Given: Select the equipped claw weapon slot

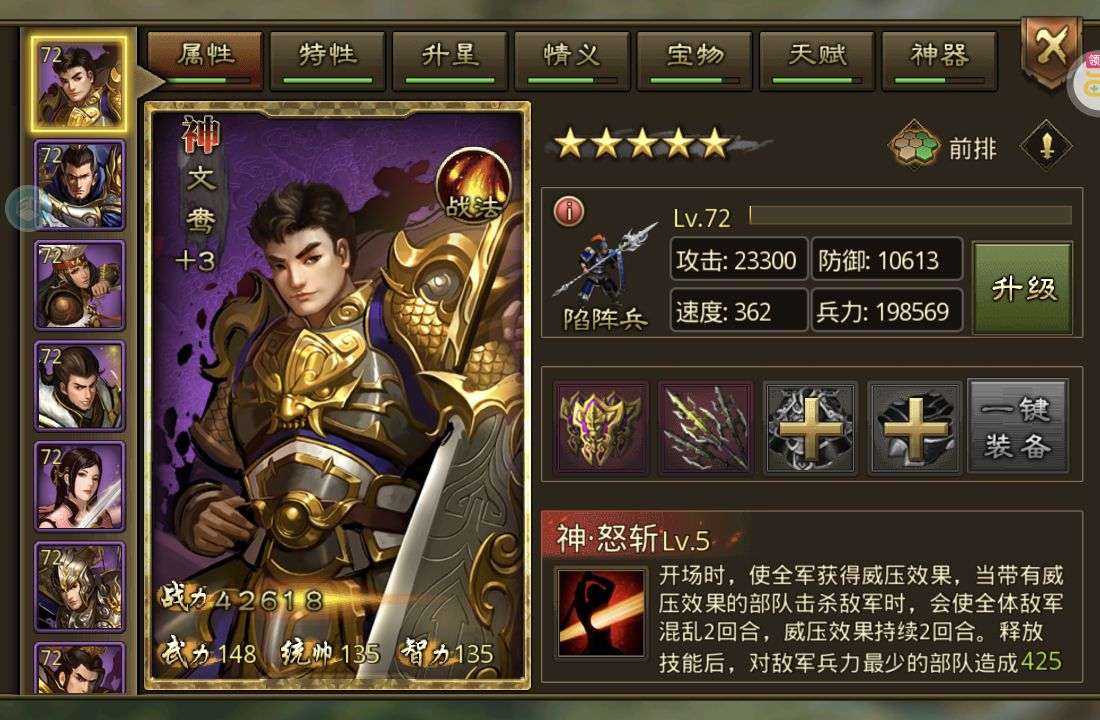Looking at the screenshot, I should 706,427.
